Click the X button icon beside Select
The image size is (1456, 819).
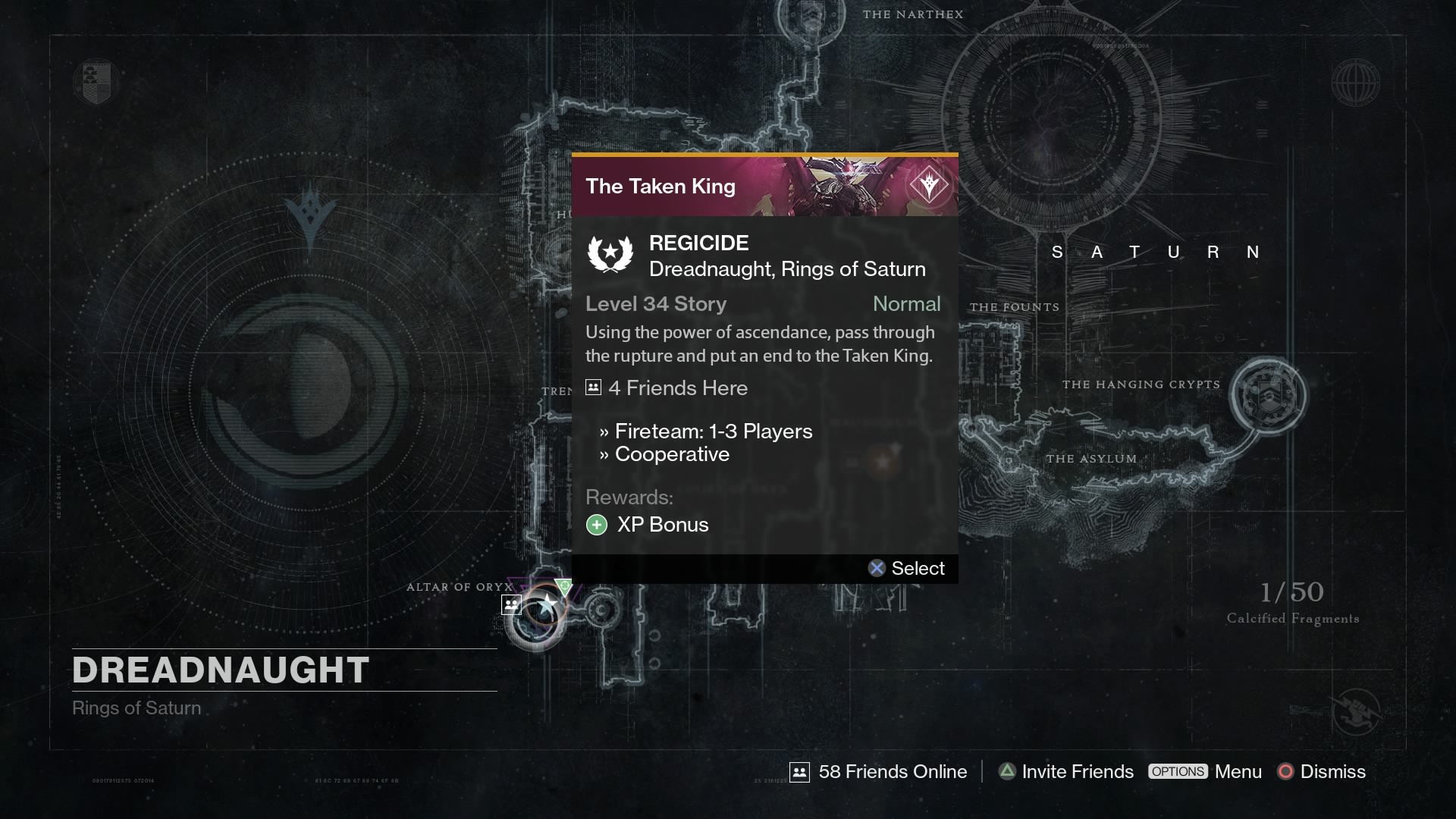click(877, 568)
